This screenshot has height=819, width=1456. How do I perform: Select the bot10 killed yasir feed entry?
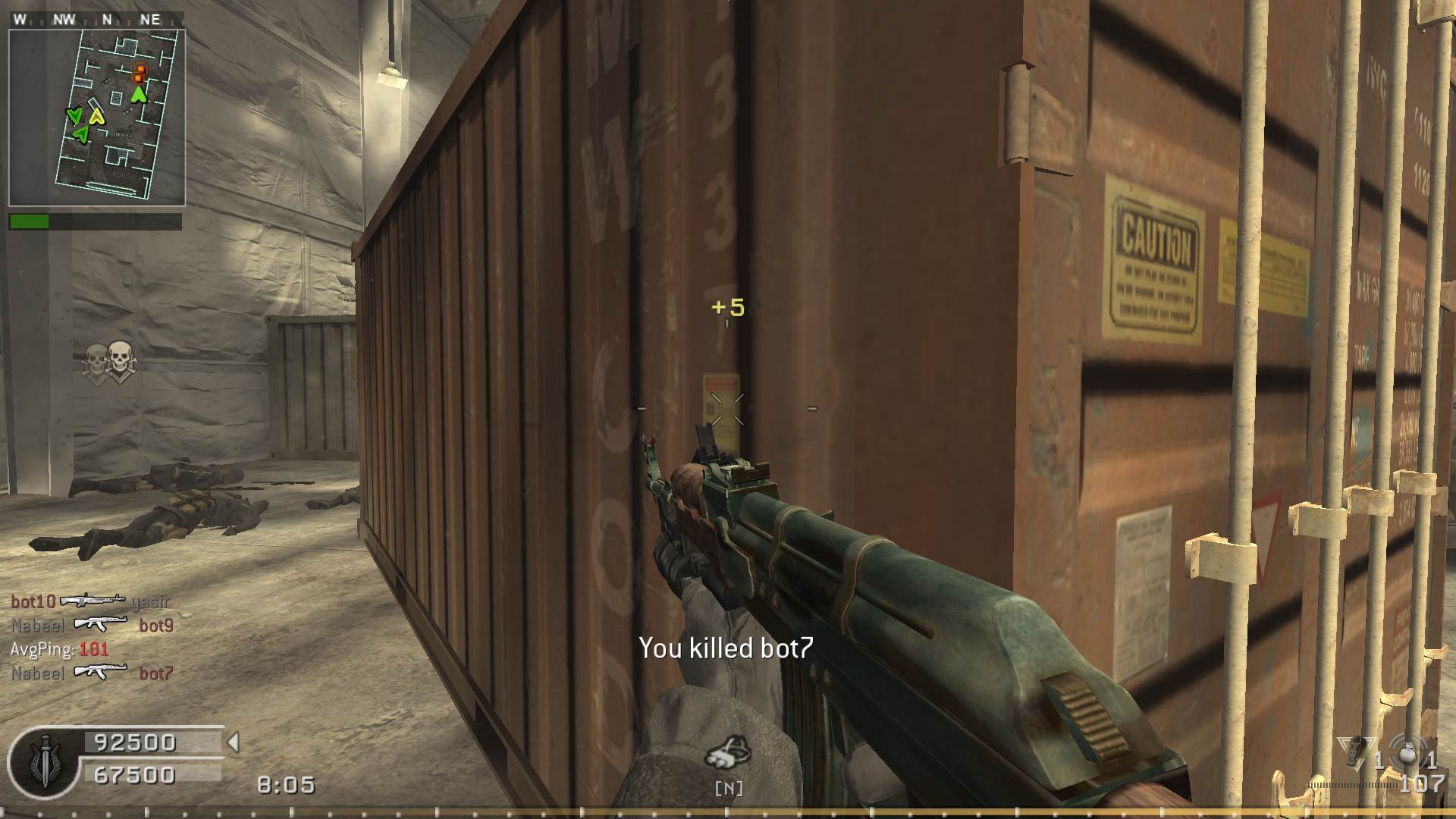[x=90, y=601]
